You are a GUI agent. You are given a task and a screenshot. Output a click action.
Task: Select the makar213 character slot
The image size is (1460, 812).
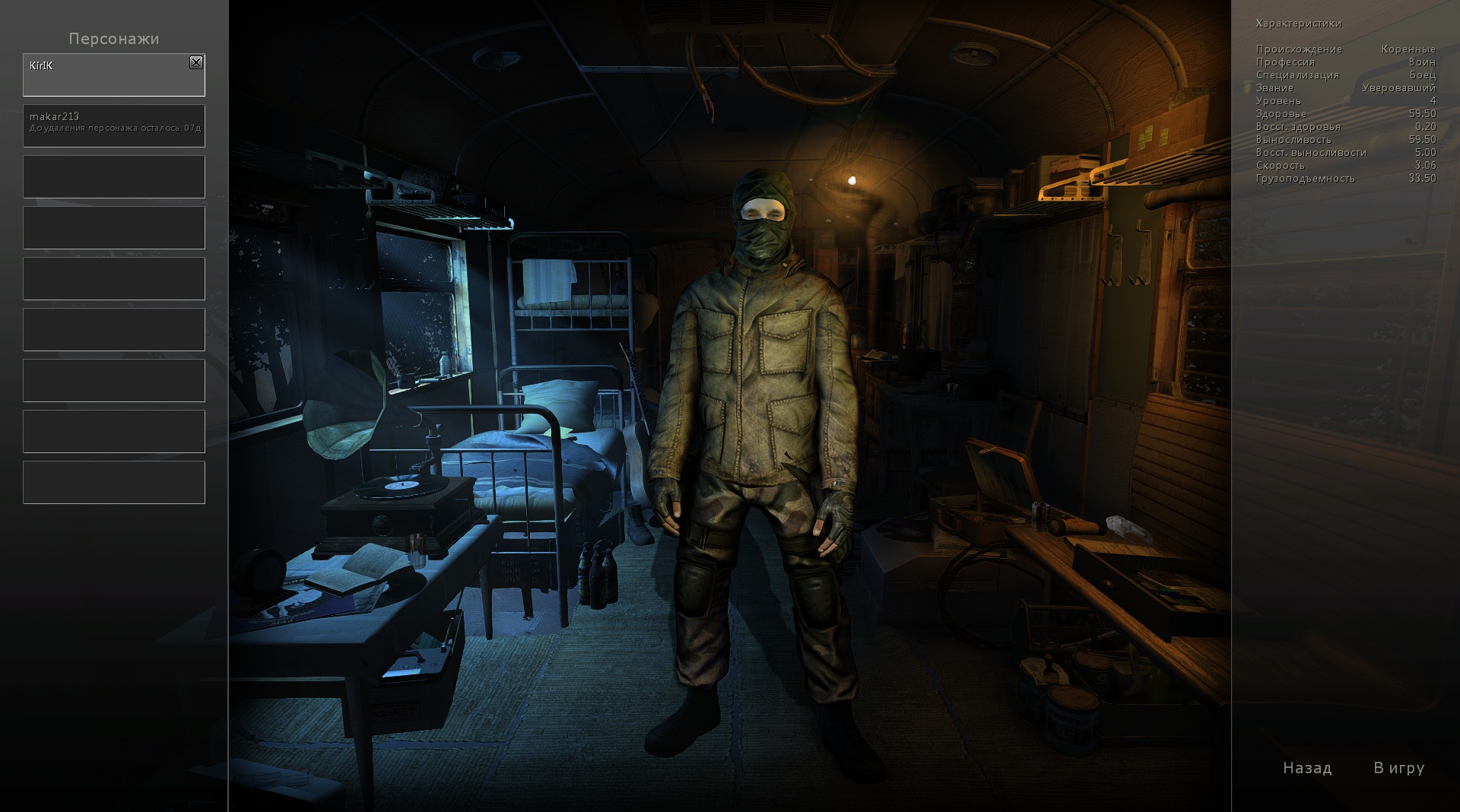[114, 126]
